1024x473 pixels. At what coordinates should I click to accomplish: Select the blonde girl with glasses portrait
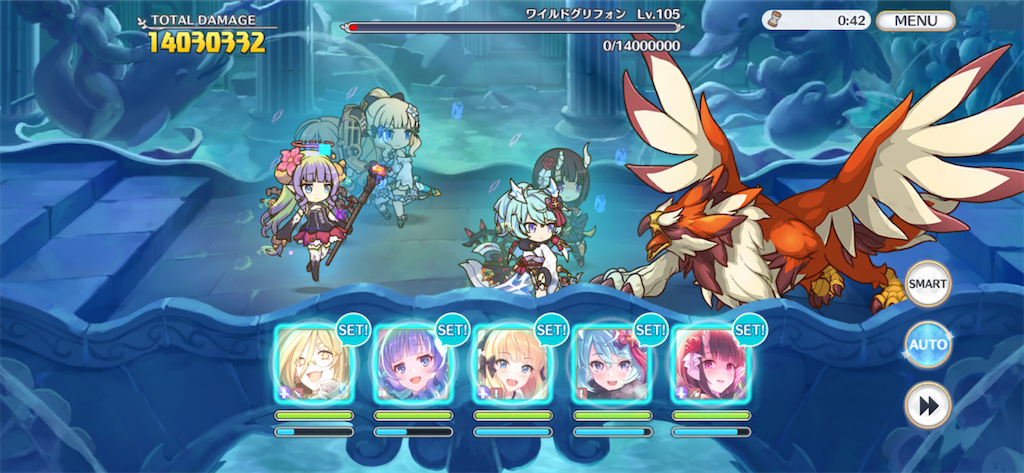(313, 362)
